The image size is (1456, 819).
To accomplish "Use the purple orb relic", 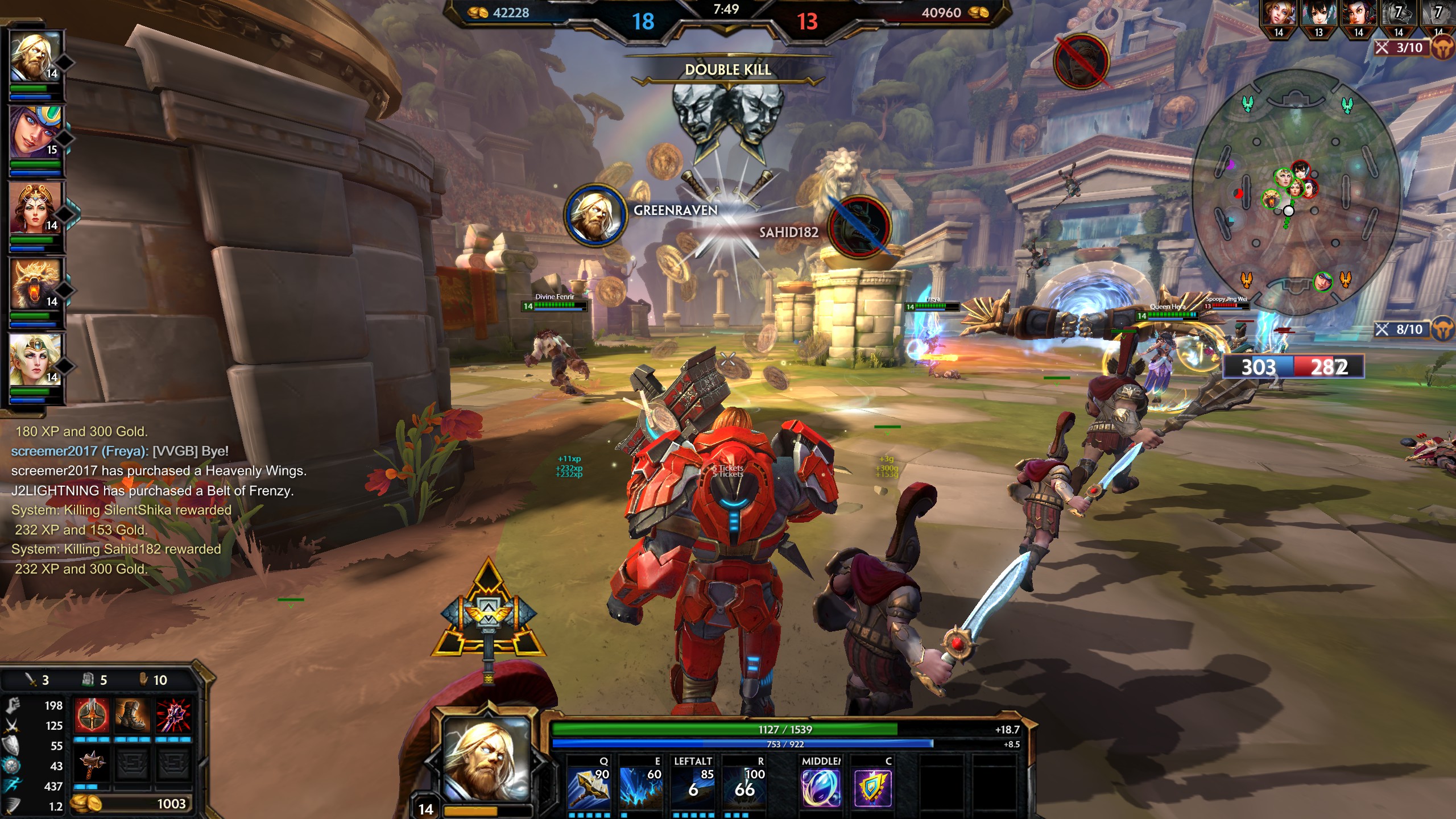I will [x=821, y=787].
